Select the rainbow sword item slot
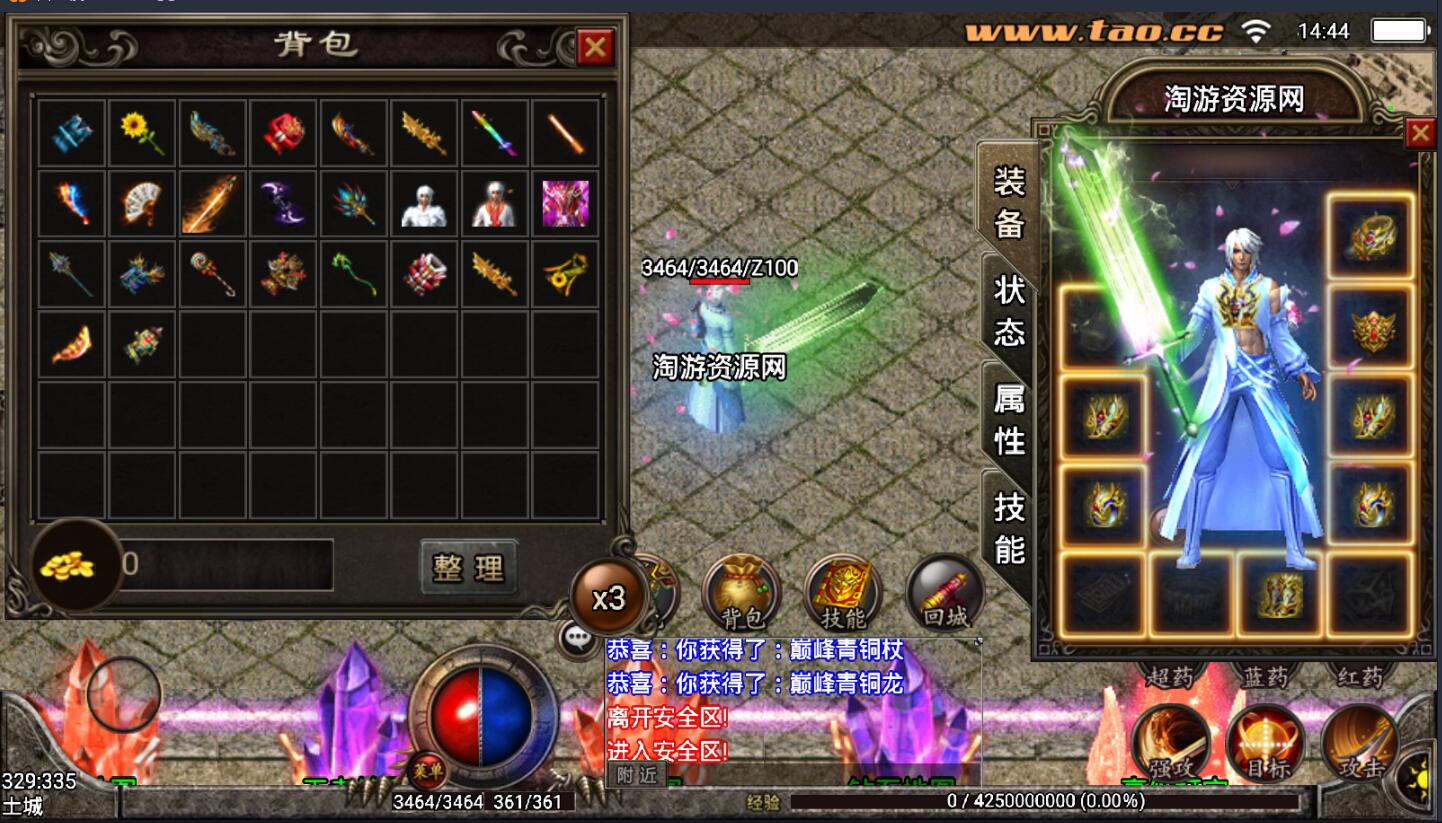The width and height of the screenshot is (1442, 823). pyautogui.click(x=495, y=132)
